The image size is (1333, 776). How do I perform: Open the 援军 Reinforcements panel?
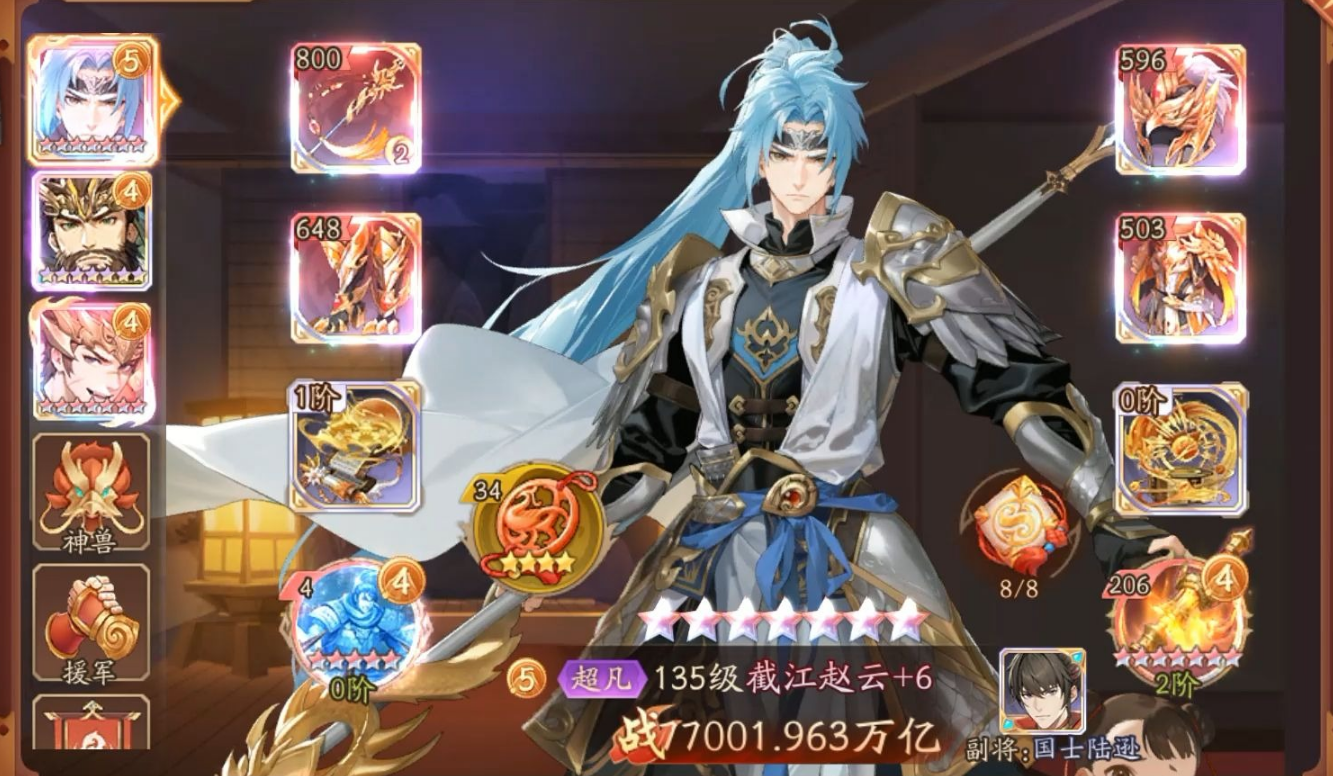tap(90, 618)
